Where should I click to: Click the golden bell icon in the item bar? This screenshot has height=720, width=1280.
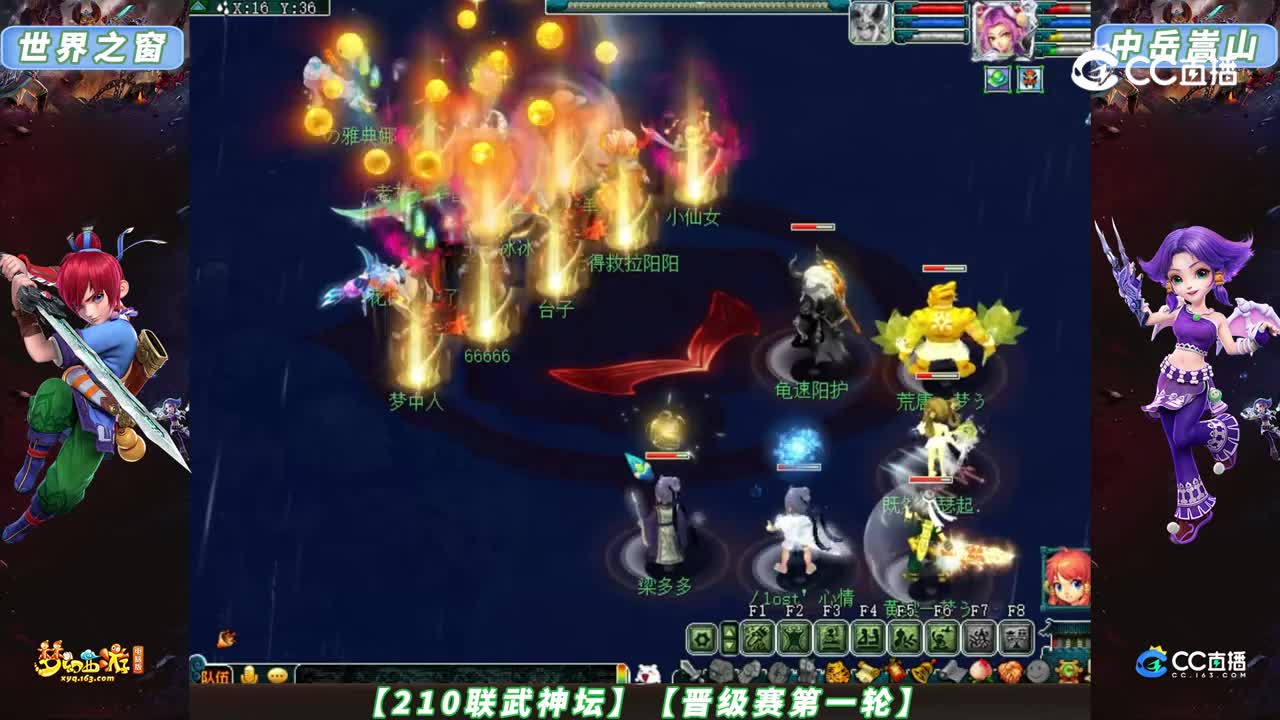click(x=920, y=671)
